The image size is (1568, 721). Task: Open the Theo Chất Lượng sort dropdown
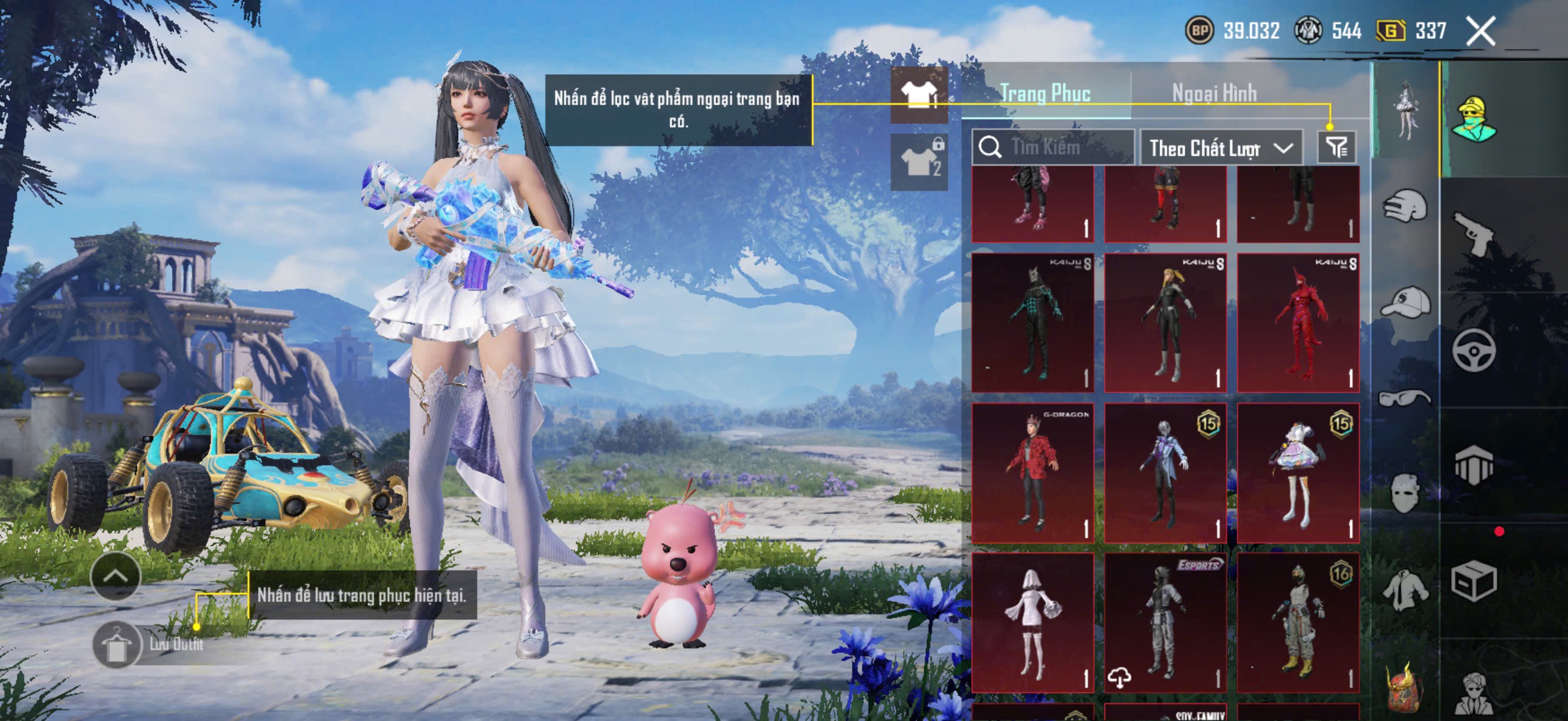pyautogui.click(x=1221, y=148)
